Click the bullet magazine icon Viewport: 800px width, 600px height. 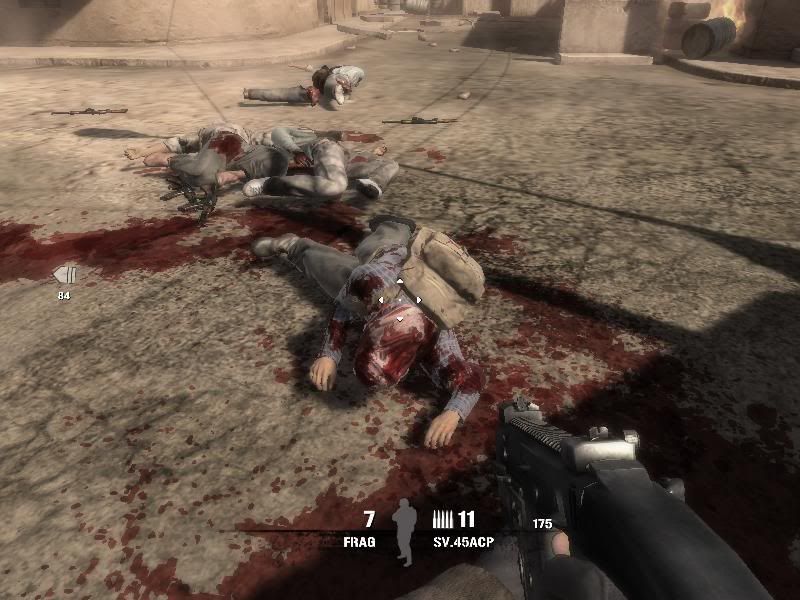click(x=441, y=519)
